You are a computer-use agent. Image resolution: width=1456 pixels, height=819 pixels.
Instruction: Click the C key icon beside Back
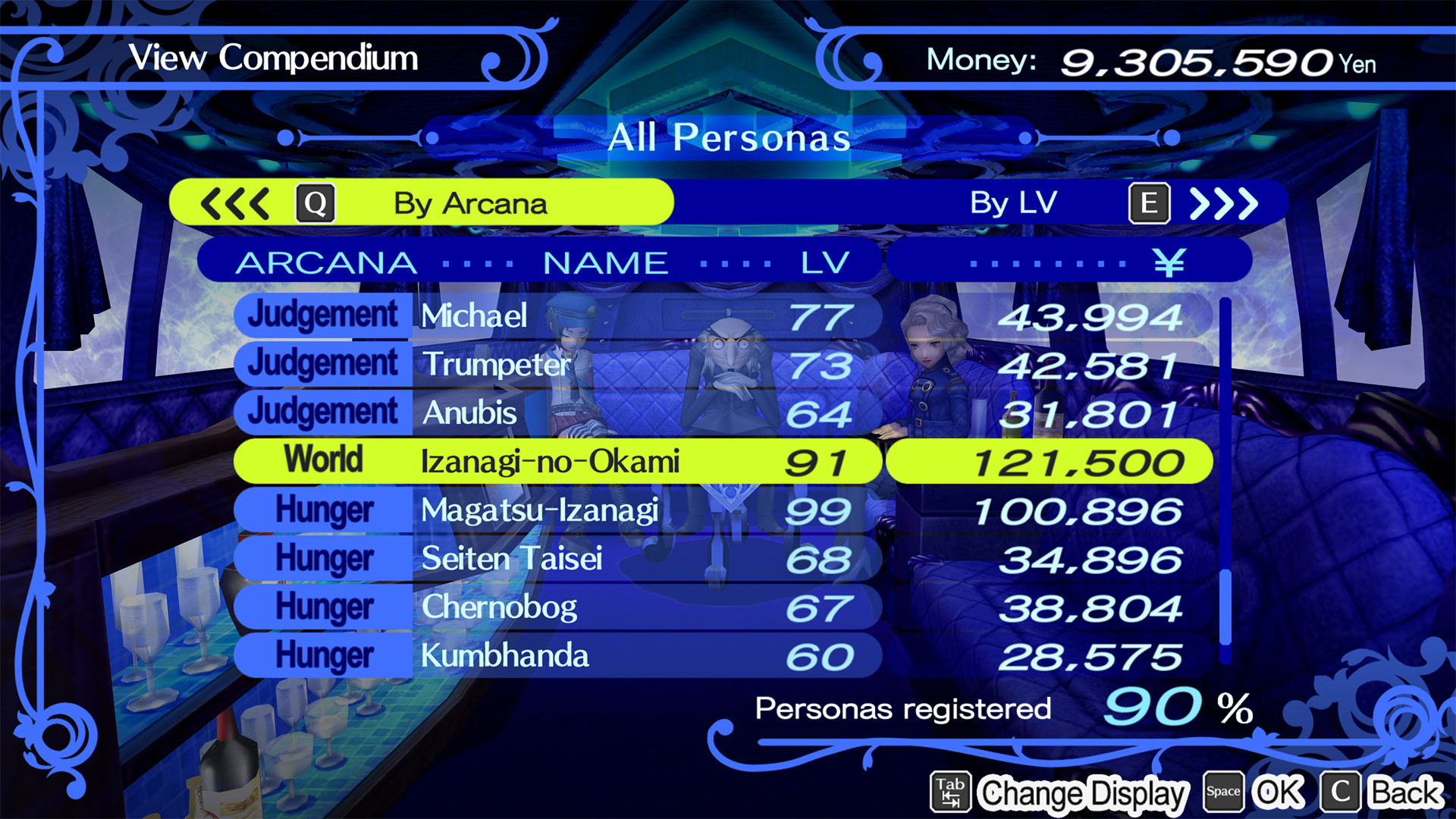tap(1338, 791)
